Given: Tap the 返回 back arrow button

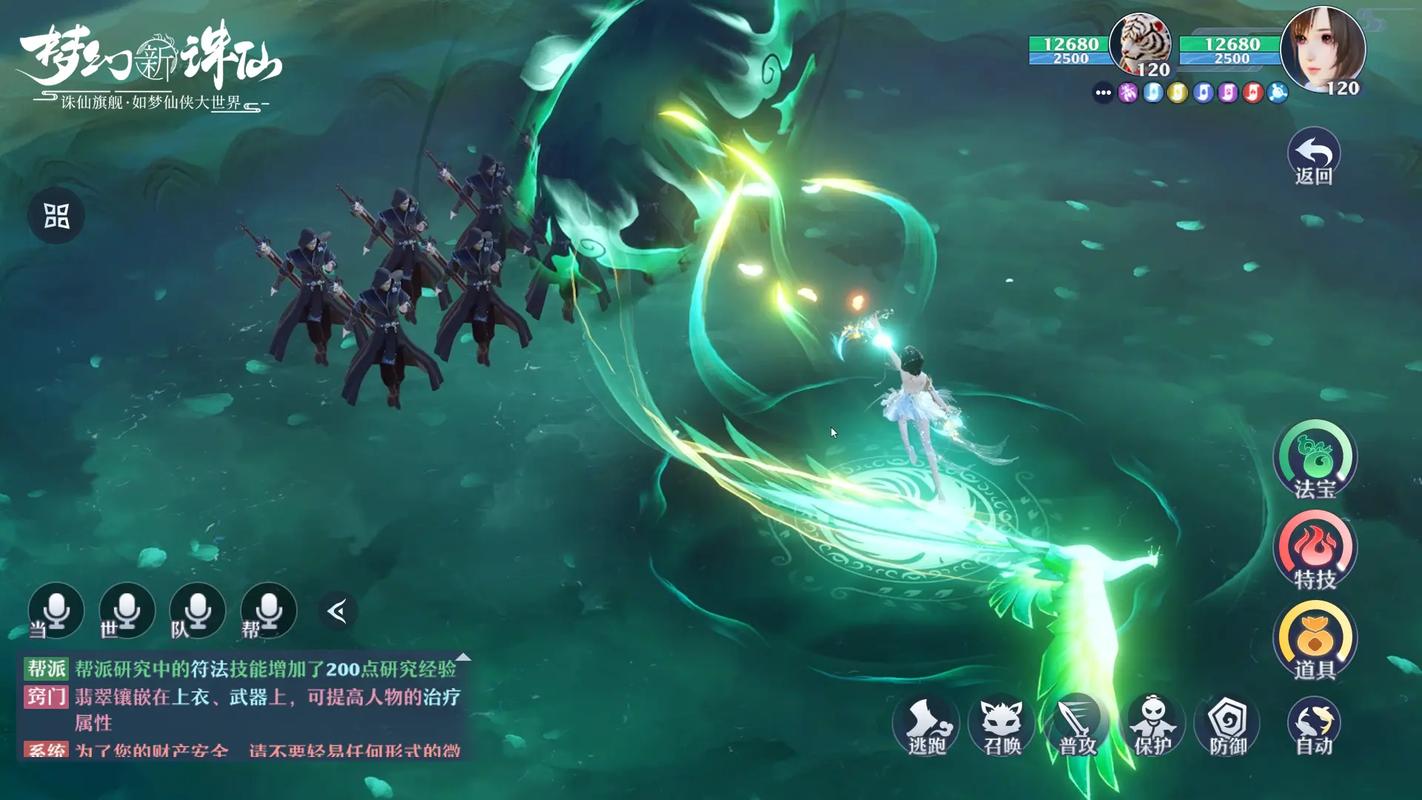Looking at the screenshot, I should tap(1313, 155).
